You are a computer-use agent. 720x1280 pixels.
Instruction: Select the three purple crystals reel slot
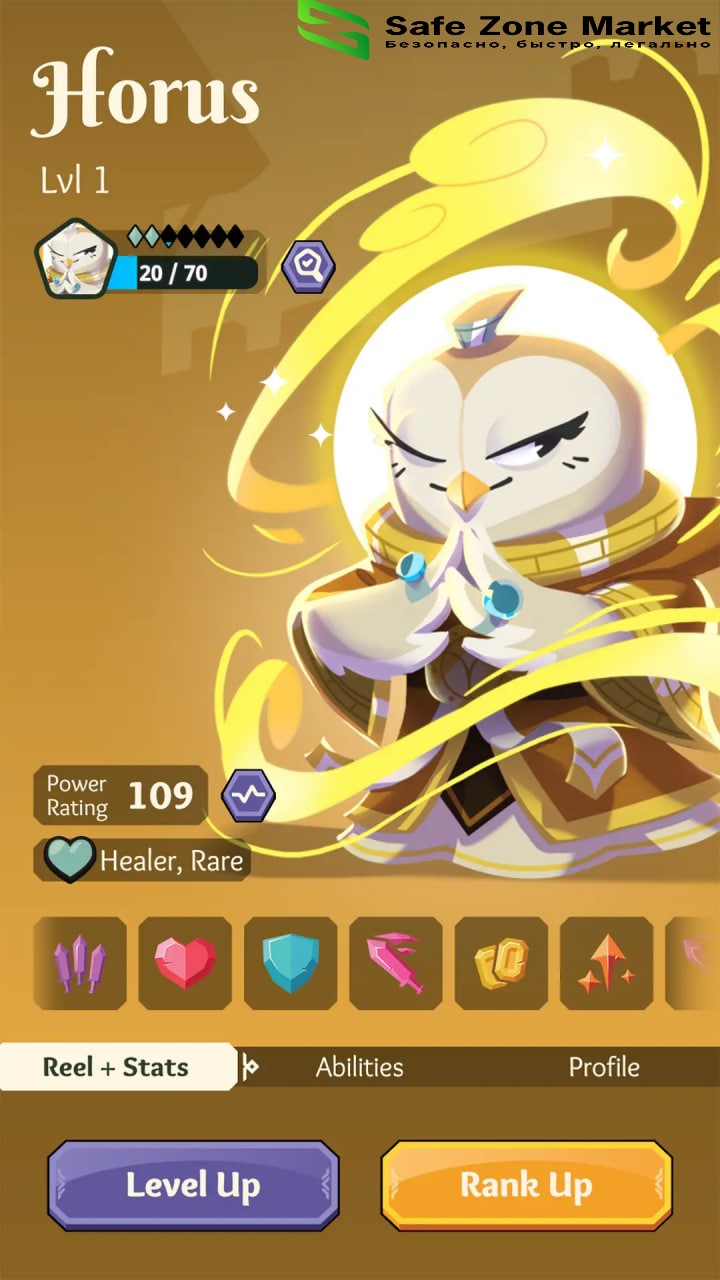point(80,963)
